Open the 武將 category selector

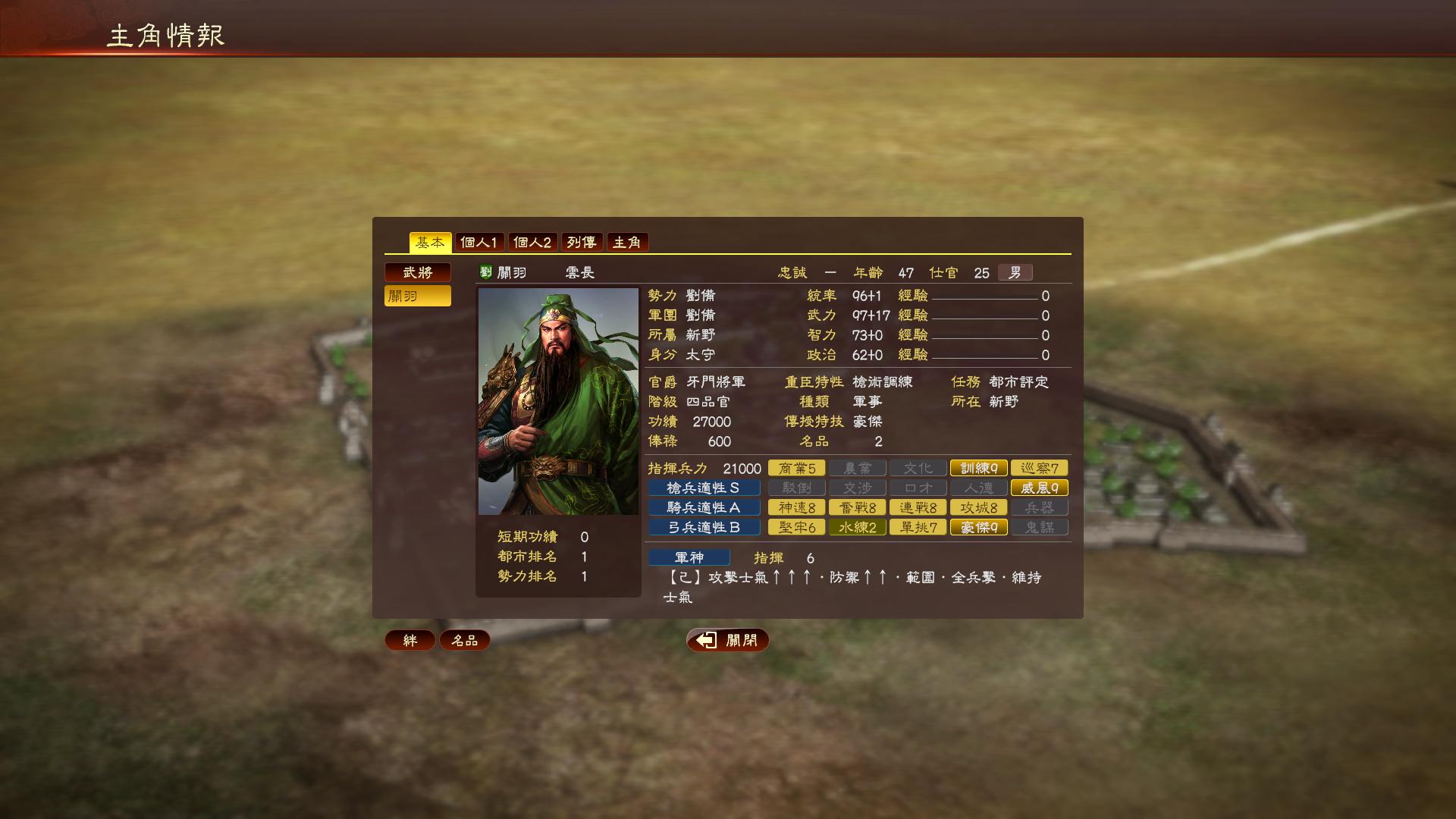pyautogui.click(x=418, y=272)
